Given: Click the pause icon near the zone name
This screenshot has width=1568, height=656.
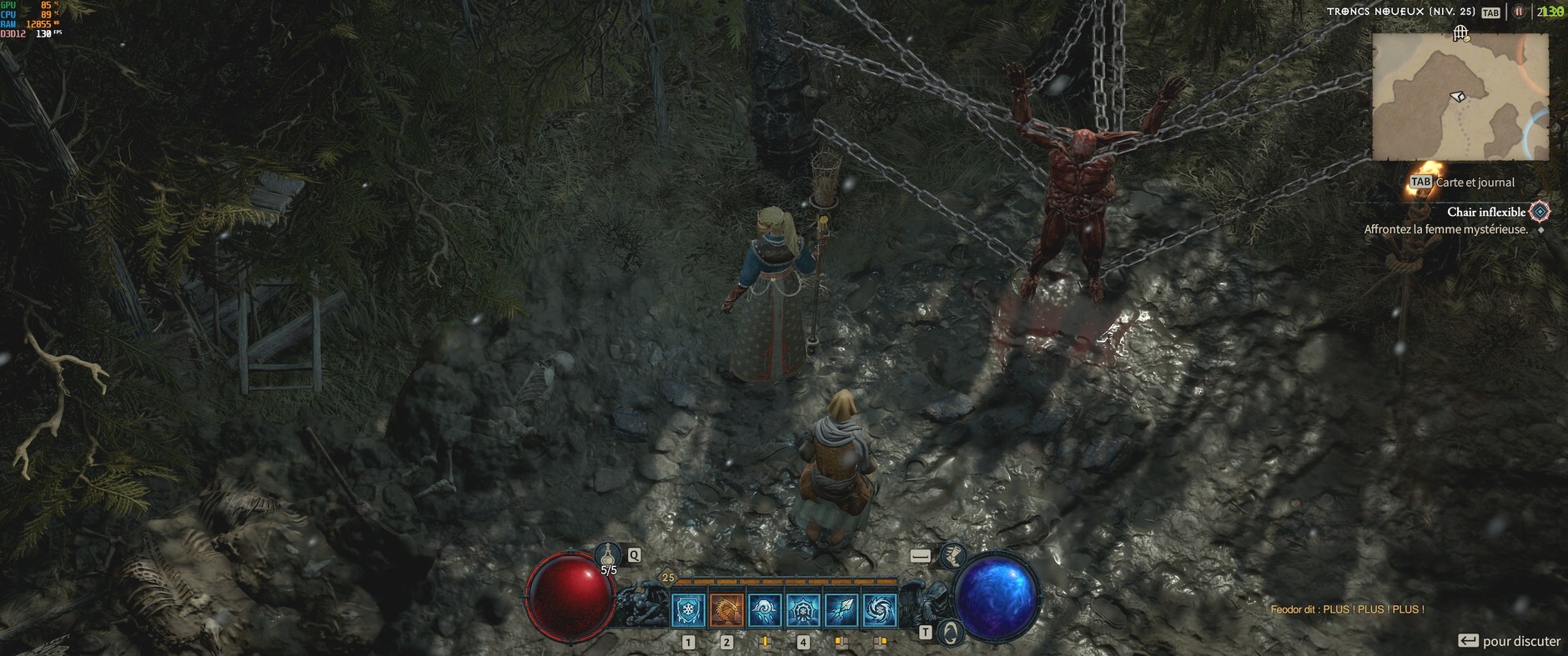Looking at the screenshot, I should click(x=1519, y=12).
